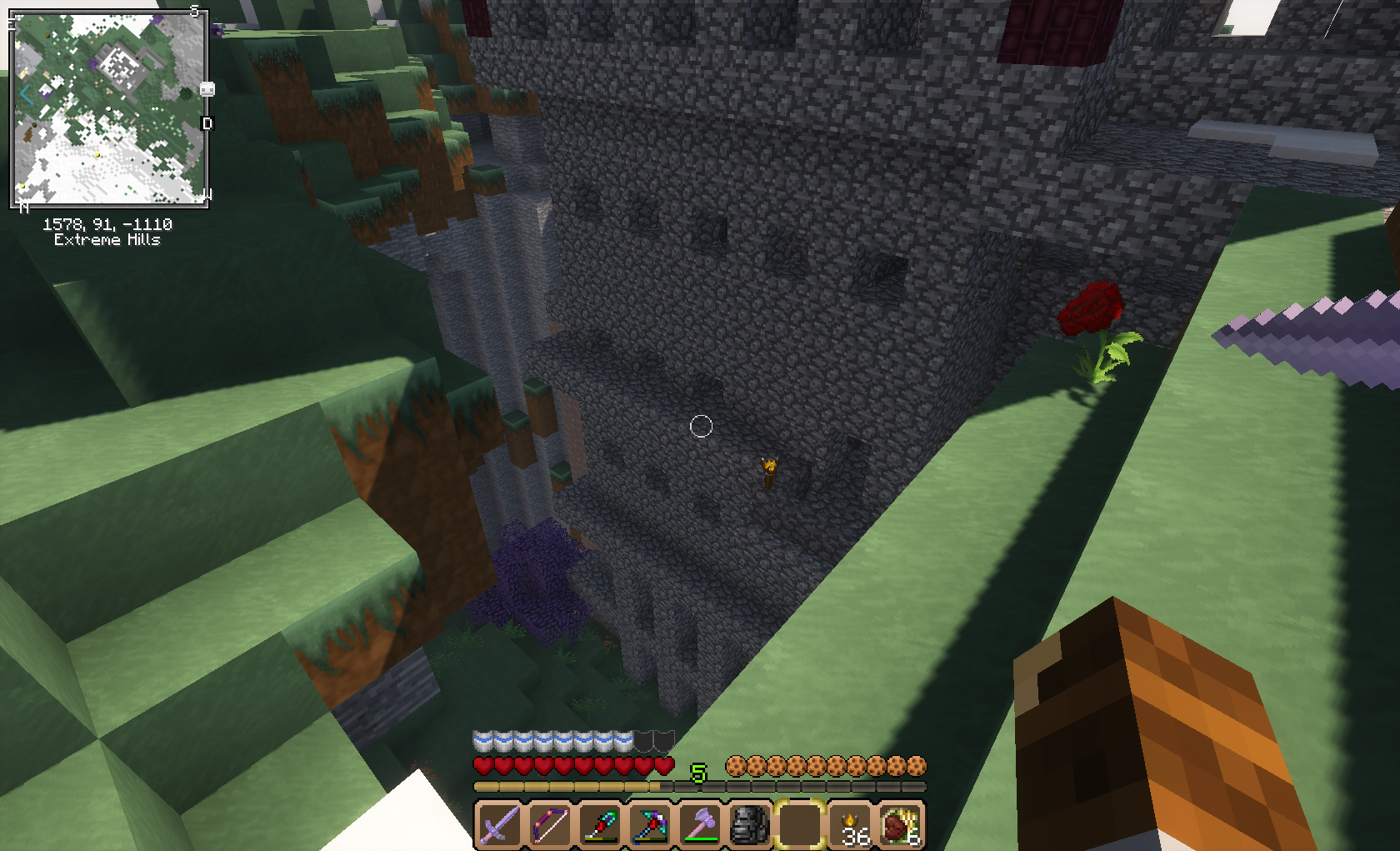The image size is (1400, 851).
Task: Choose the red and teal shovel slot
Action: (x=599, y=824)
